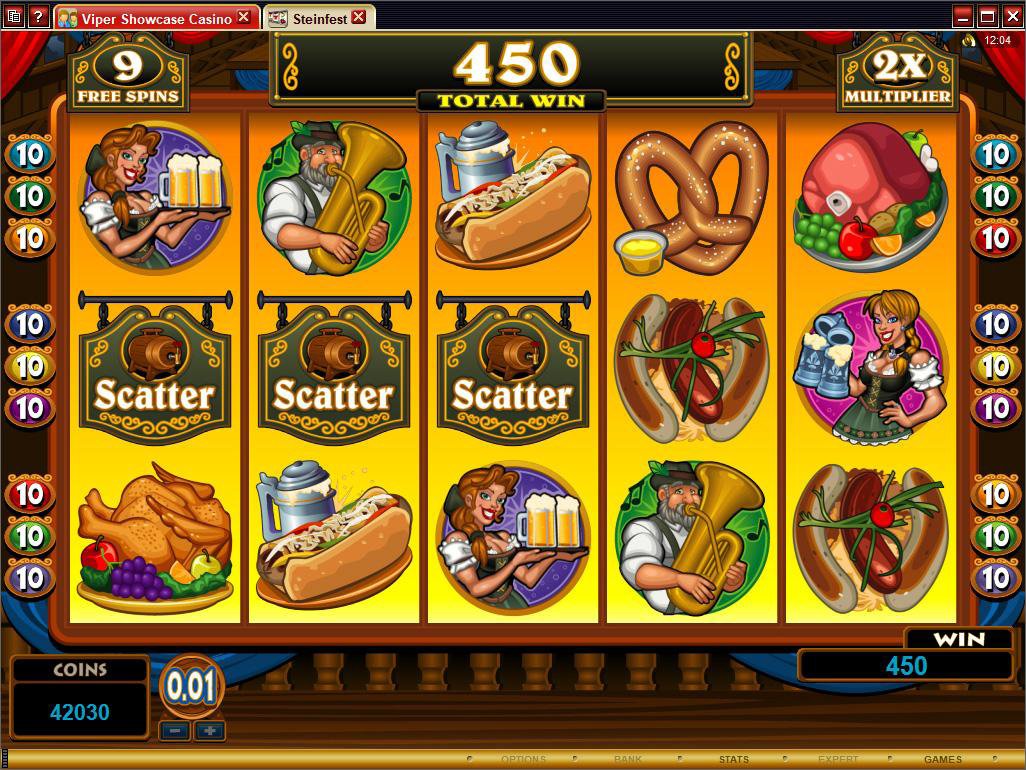Maximize the casino window

(x=987, y=17)
